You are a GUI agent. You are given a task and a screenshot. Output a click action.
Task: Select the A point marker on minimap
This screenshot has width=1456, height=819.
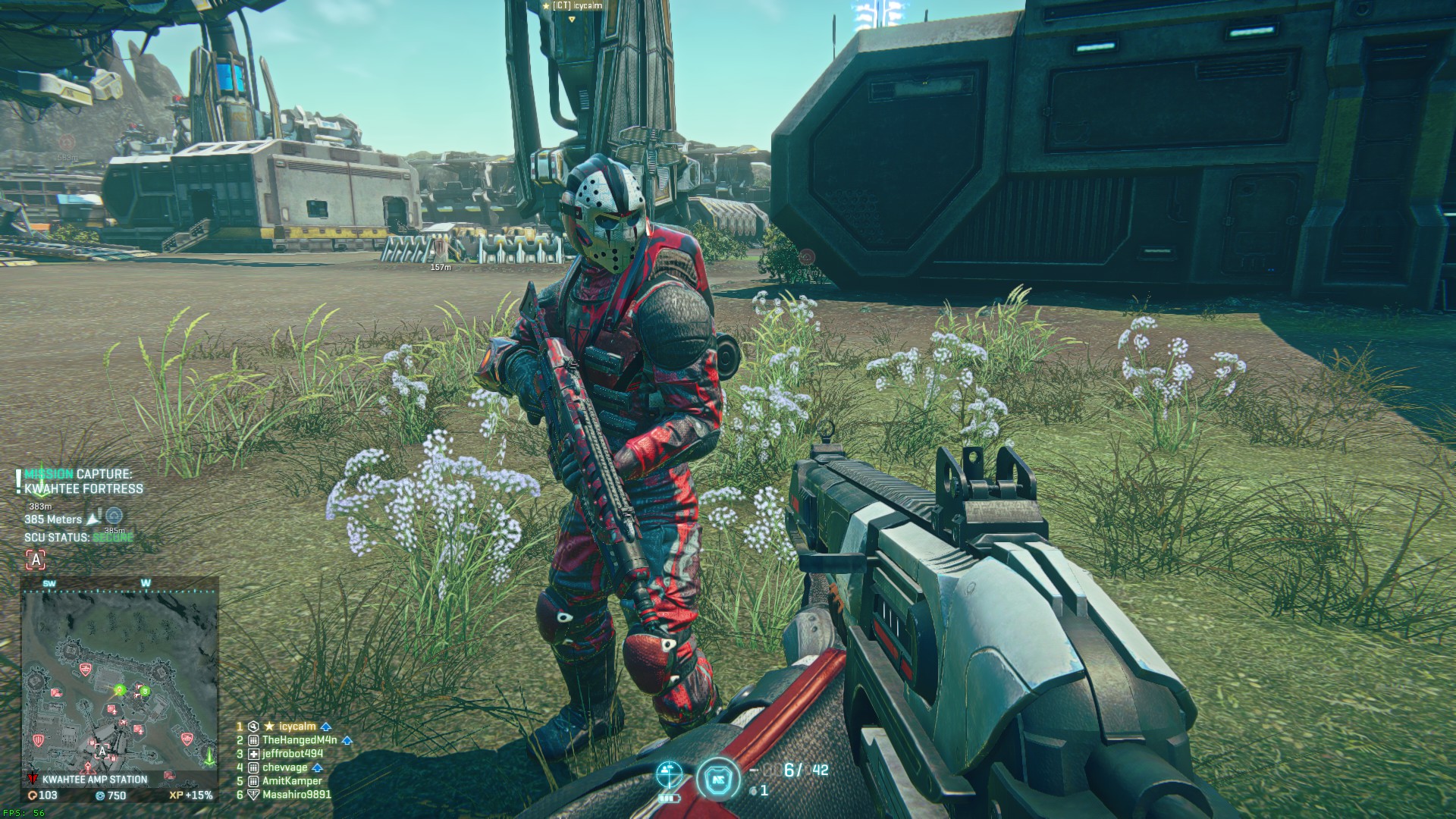pyautogui.click(x=102, y=751)
